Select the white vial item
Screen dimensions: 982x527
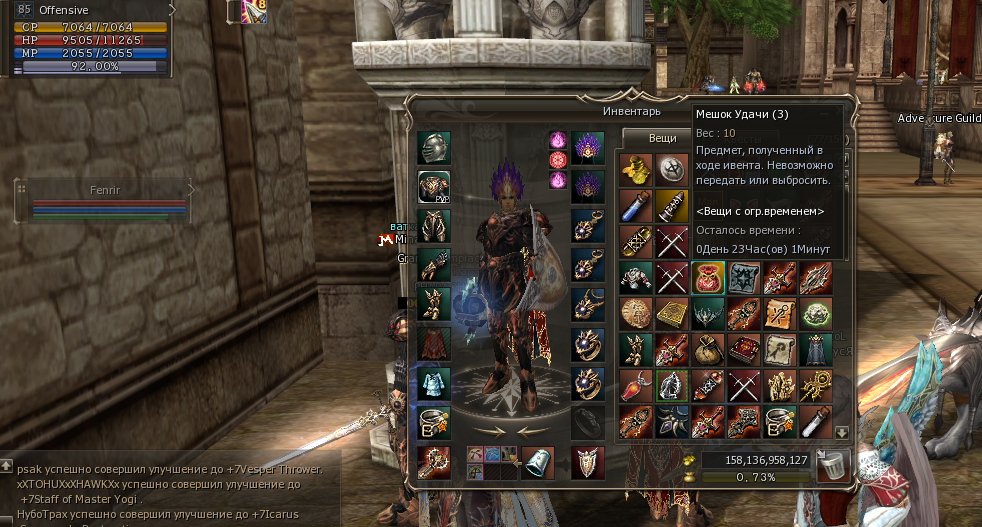tap(816, 421)
